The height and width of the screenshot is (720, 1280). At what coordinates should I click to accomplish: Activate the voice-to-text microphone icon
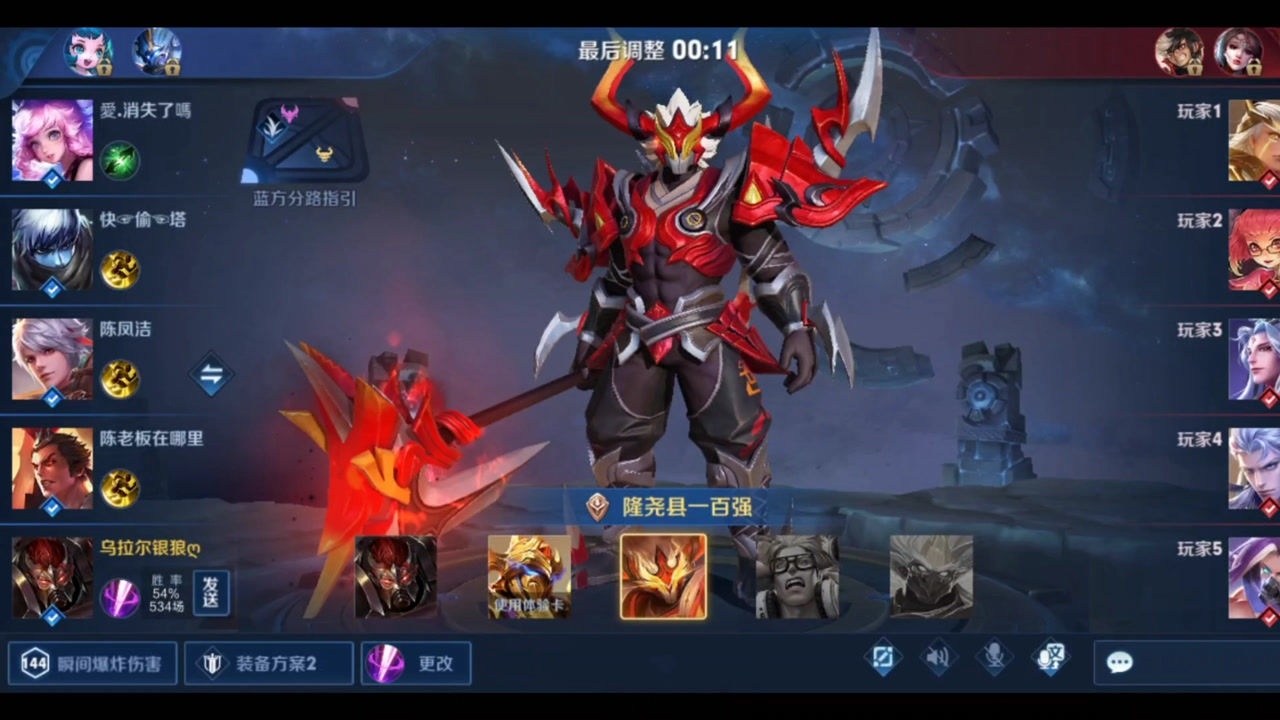pyautogui.click(x=1051, y=658)
